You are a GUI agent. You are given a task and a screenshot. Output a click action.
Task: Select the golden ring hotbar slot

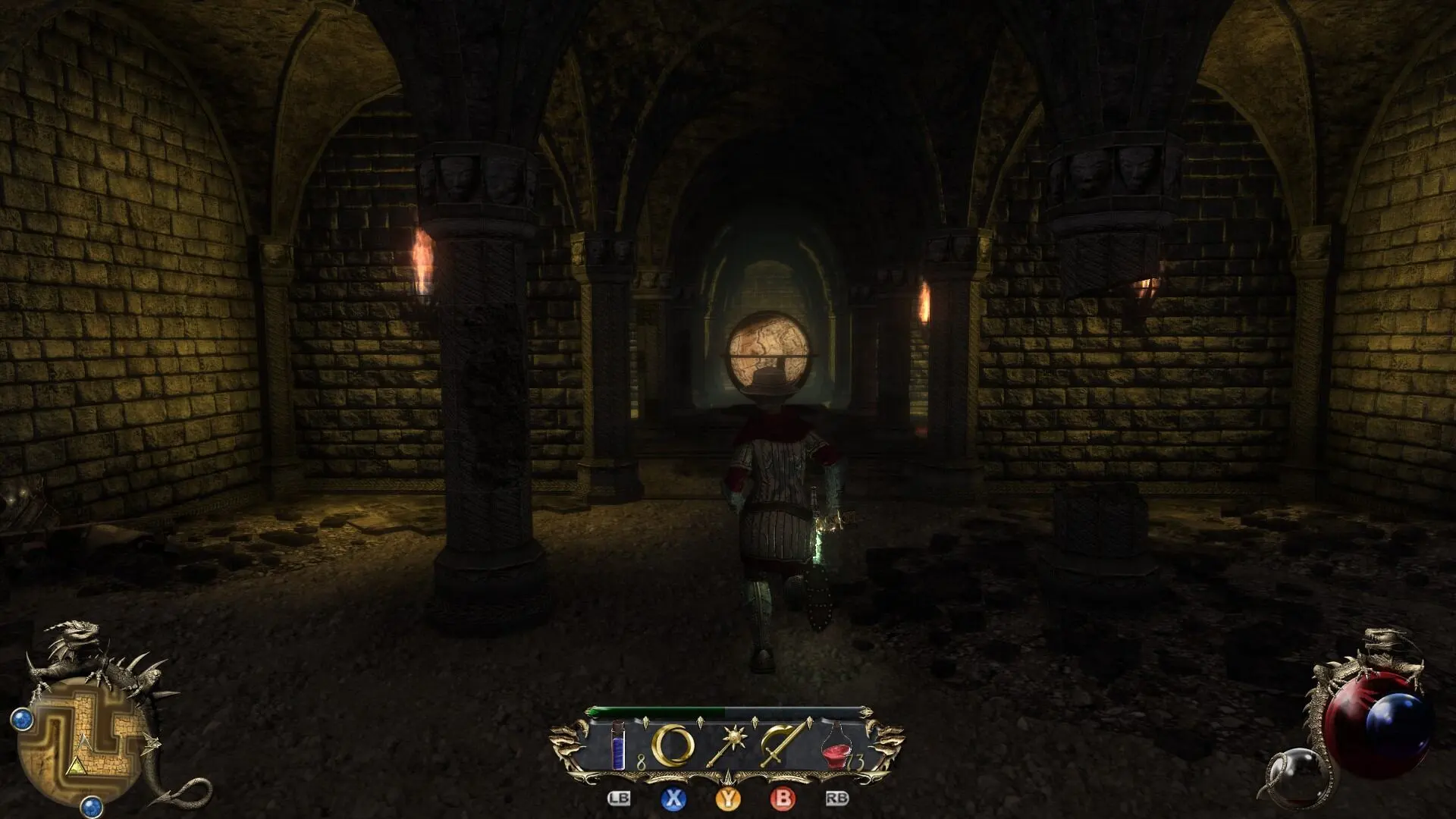(673, 746)
